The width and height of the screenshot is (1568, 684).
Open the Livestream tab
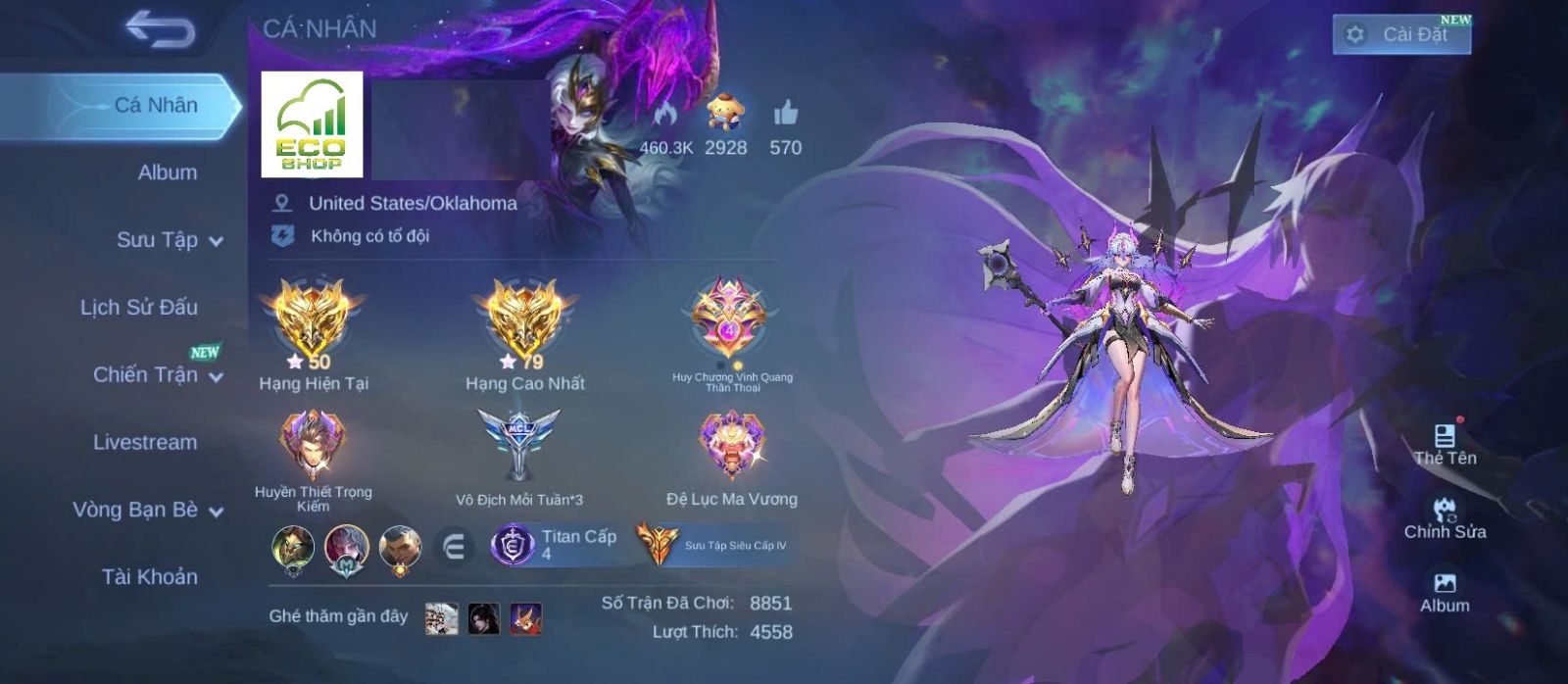click(145, 442)
